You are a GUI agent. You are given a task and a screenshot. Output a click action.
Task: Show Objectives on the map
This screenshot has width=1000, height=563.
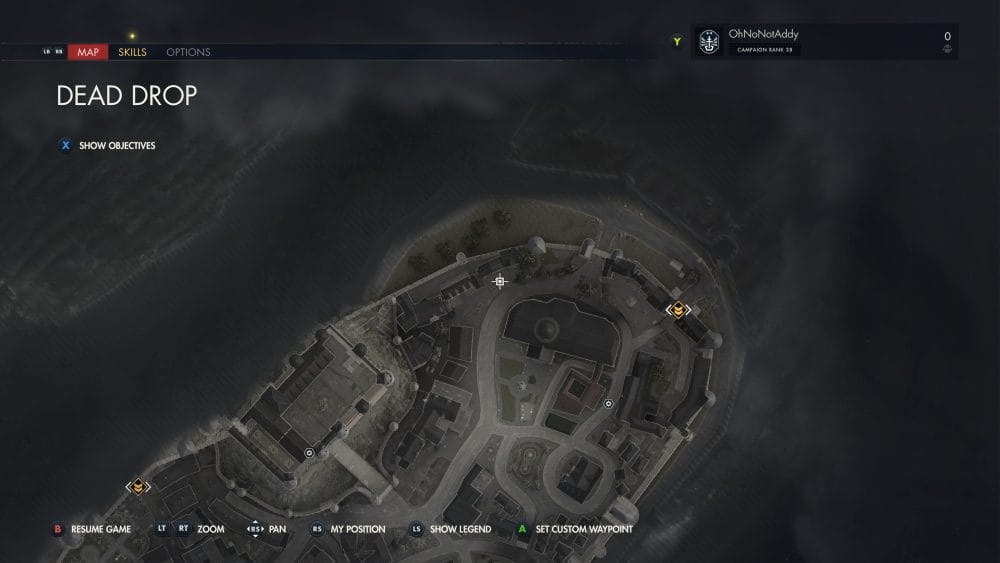coord(117,145)
